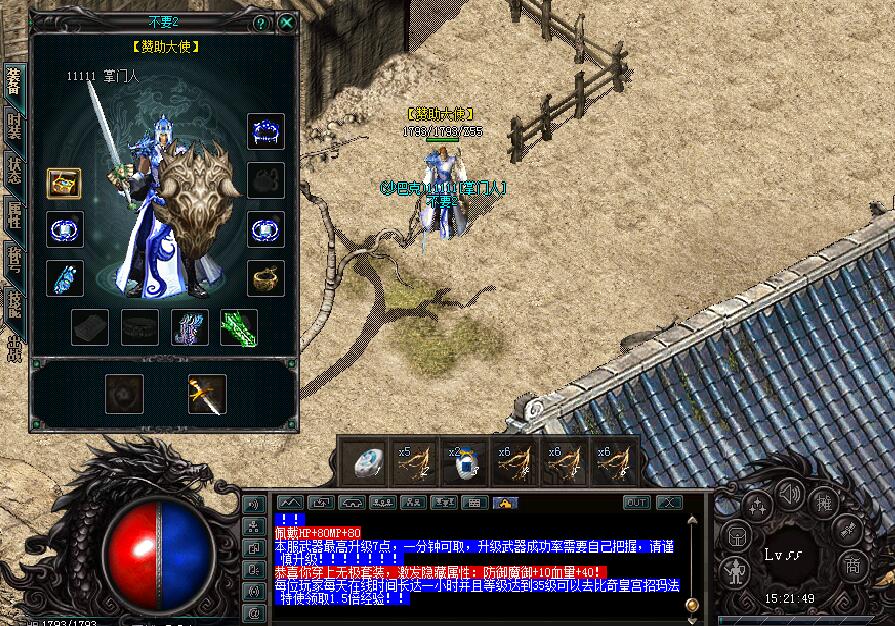The image size is (895, 626).
Task: Switch to the 时装 fashion tab
Action: [x=14, y=125]
